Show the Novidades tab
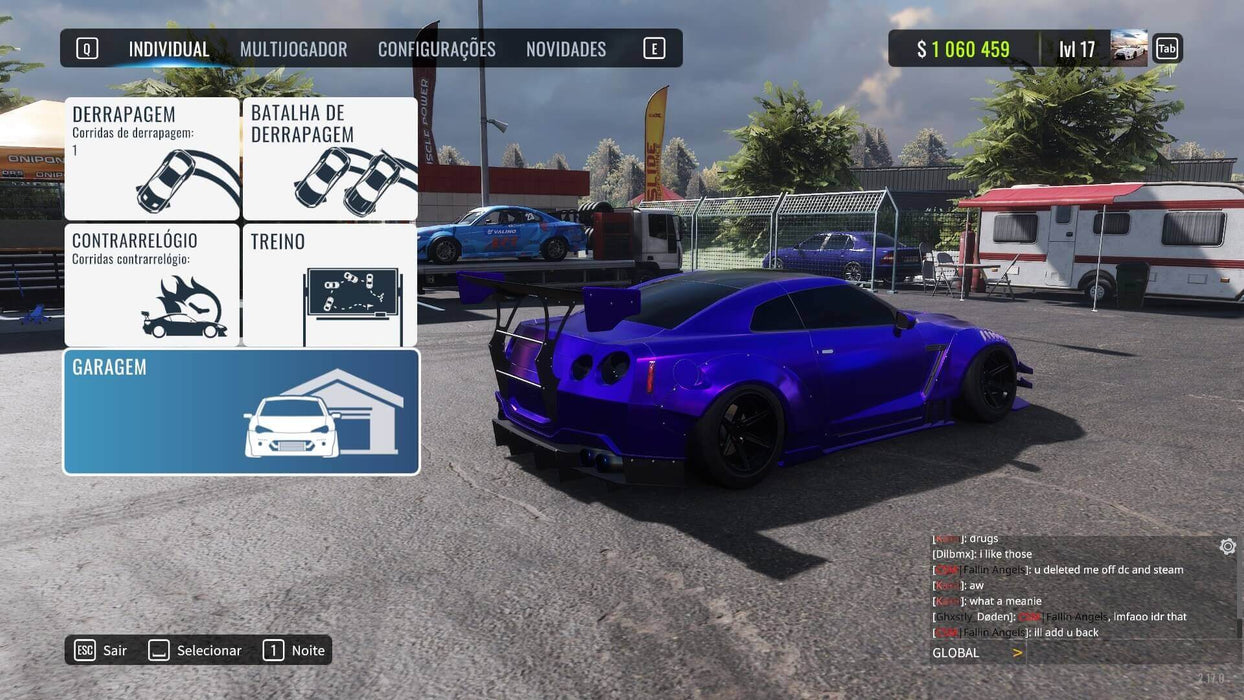This screenshot has width=1244, height=700. [x=565, y=49]
